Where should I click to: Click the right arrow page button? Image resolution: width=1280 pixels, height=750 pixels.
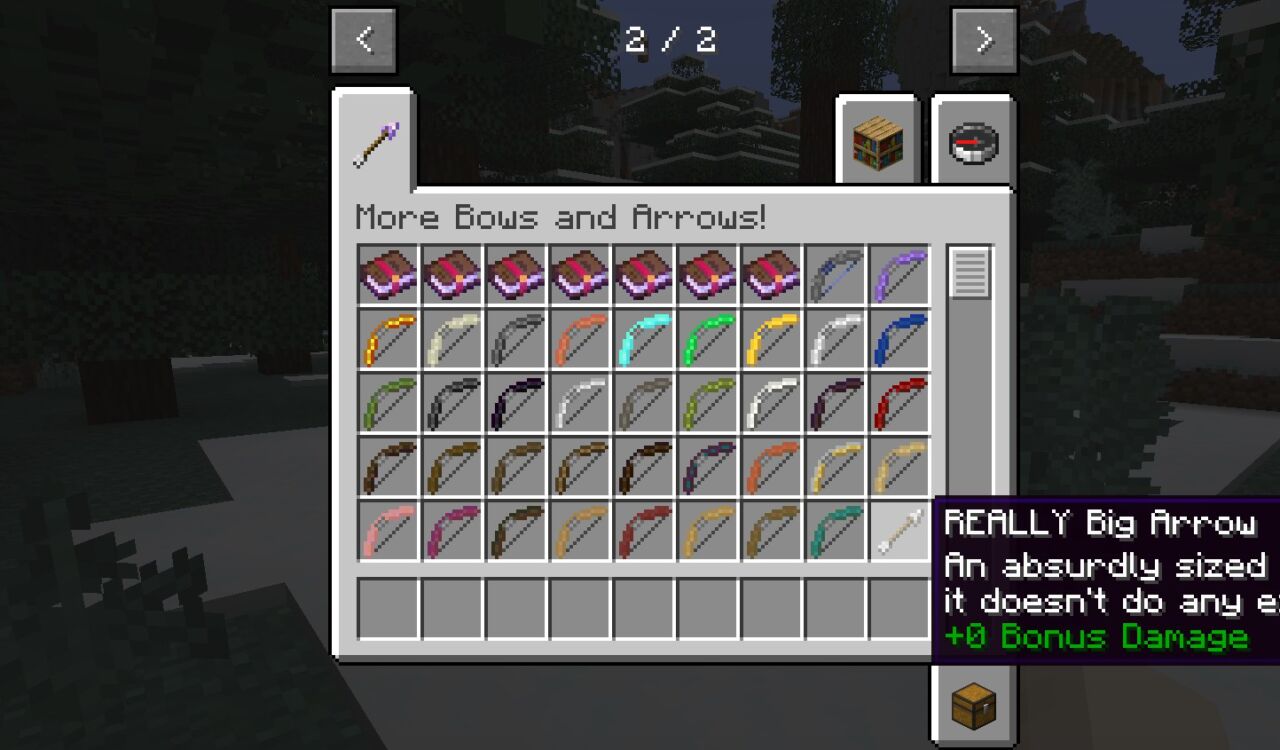coord(984,40)
